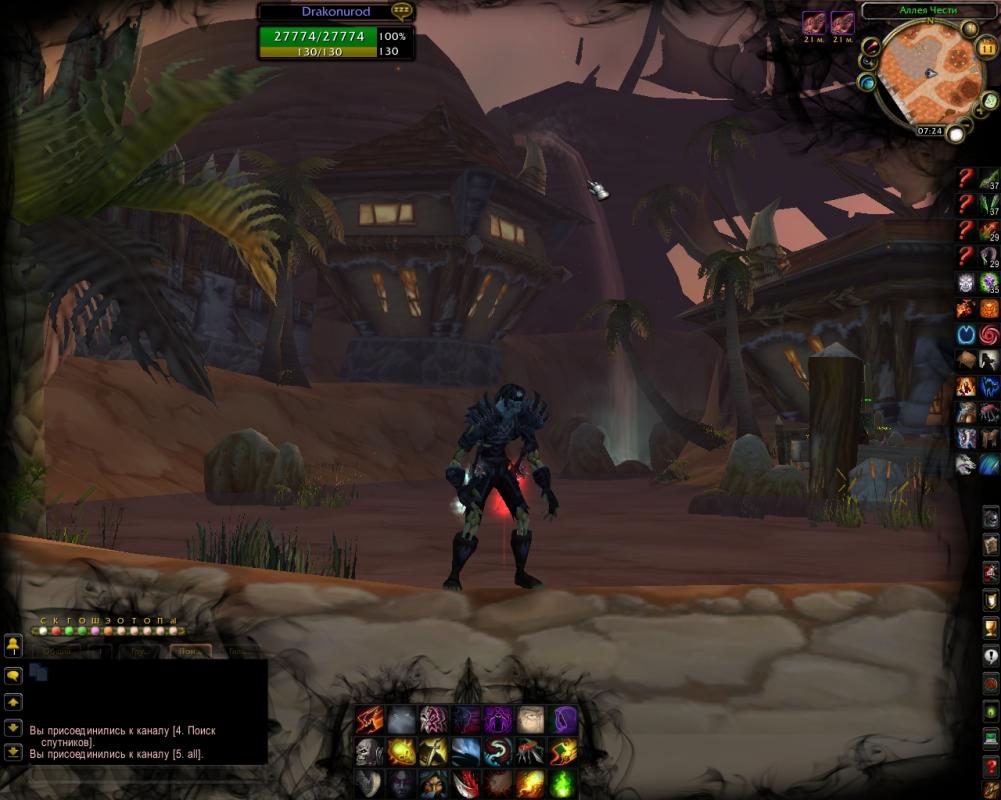The height and width of the screenshot is (800, 1001).
Task: Activate the teal and red swirl ability
Action: tap(498, 751)
